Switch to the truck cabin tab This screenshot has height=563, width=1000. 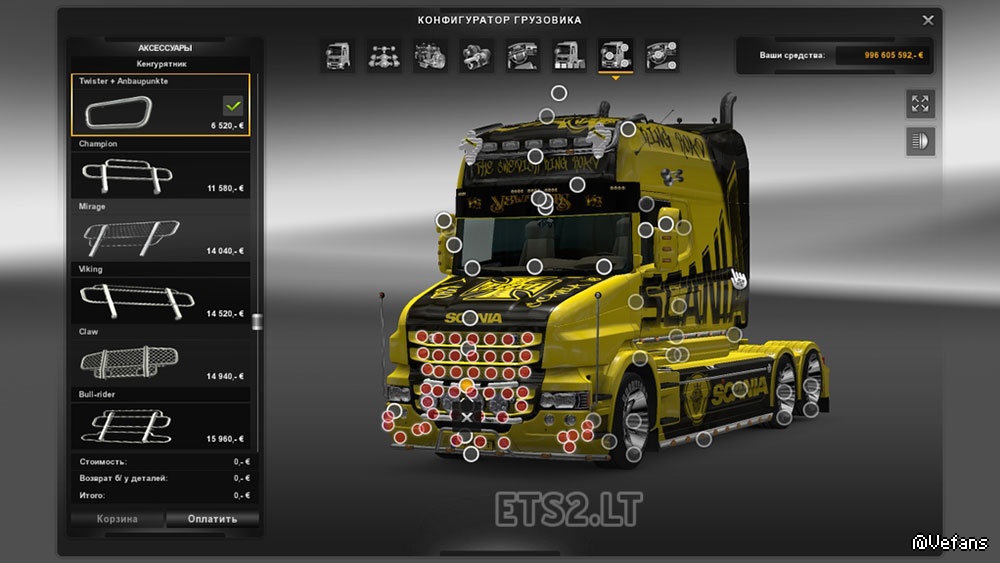pos(337,55)
